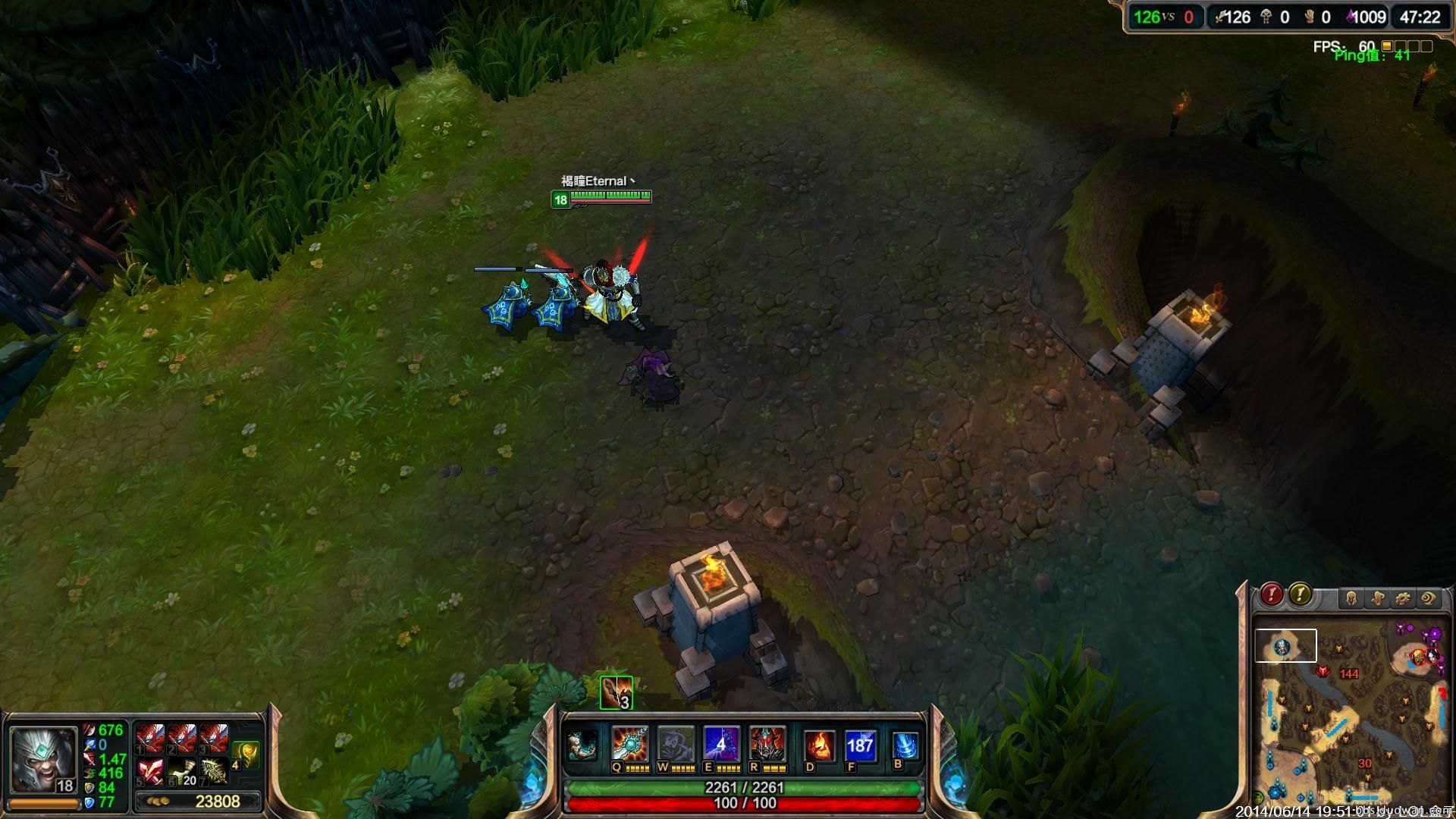This screenshot has width=1456, height=819.
Task: Trigger the Undying Rage ultimate
Action: click(766, 744)
